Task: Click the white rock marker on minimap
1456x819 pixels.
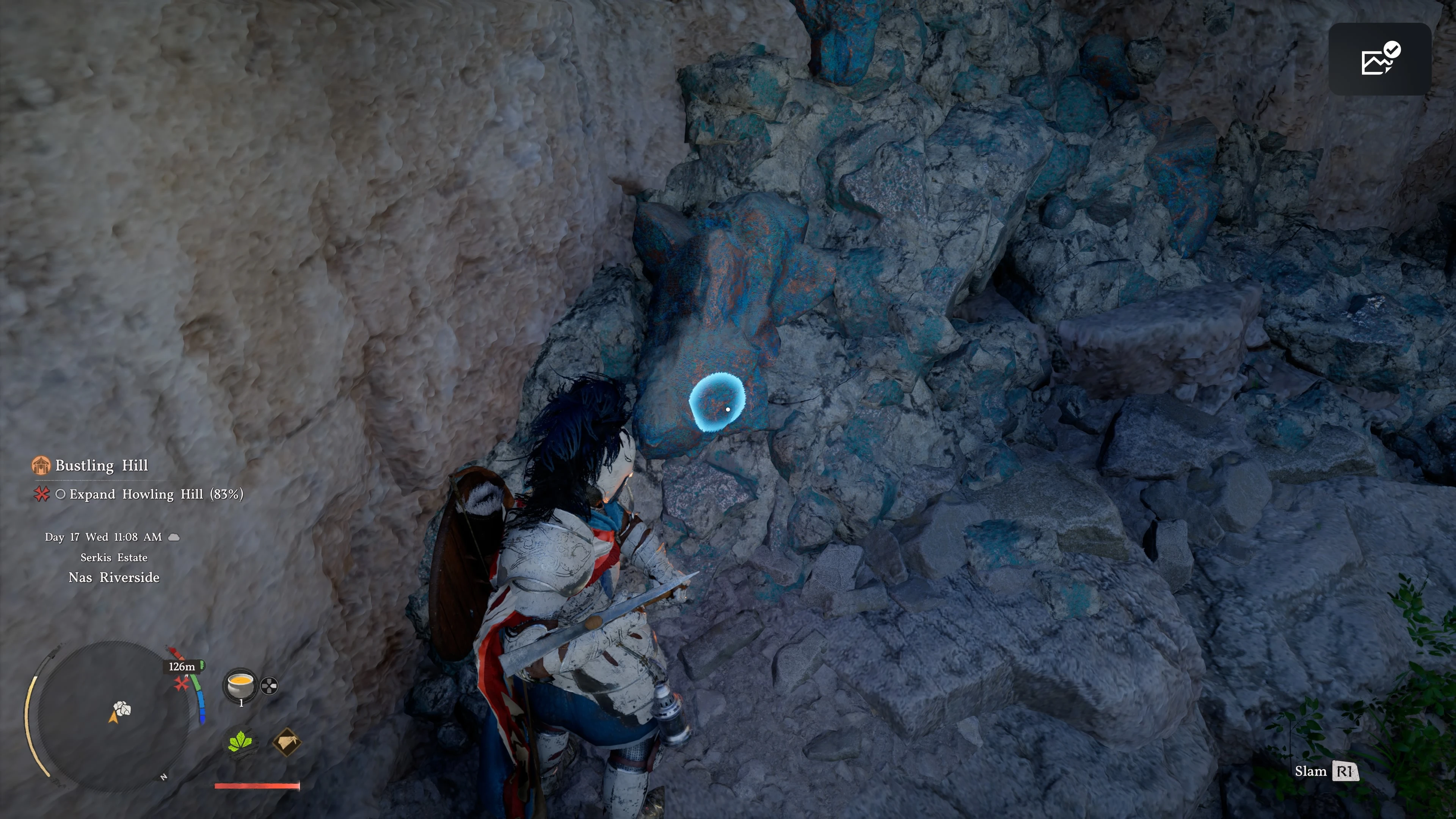Action: tap(122, 708)
